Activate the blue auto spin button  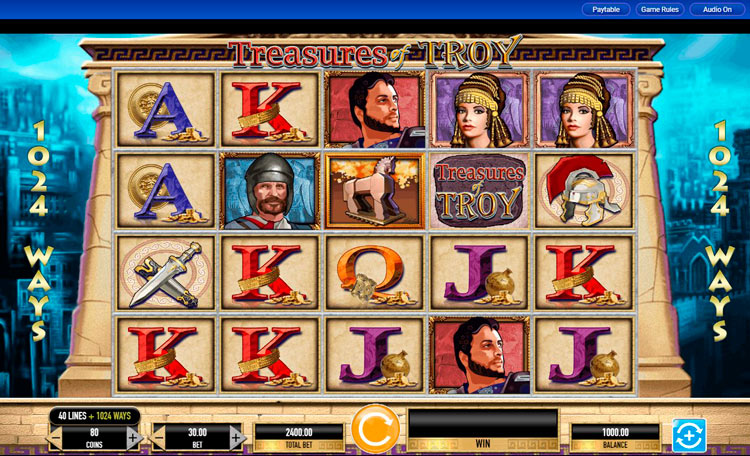[x=689, y=435]
